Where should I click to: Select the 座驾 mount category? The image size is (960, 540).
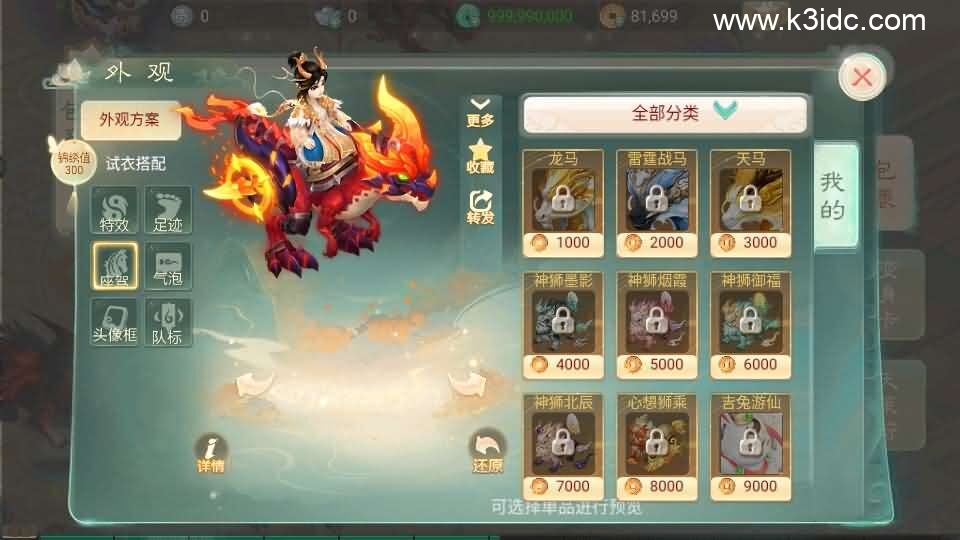(x=114, y=266)
